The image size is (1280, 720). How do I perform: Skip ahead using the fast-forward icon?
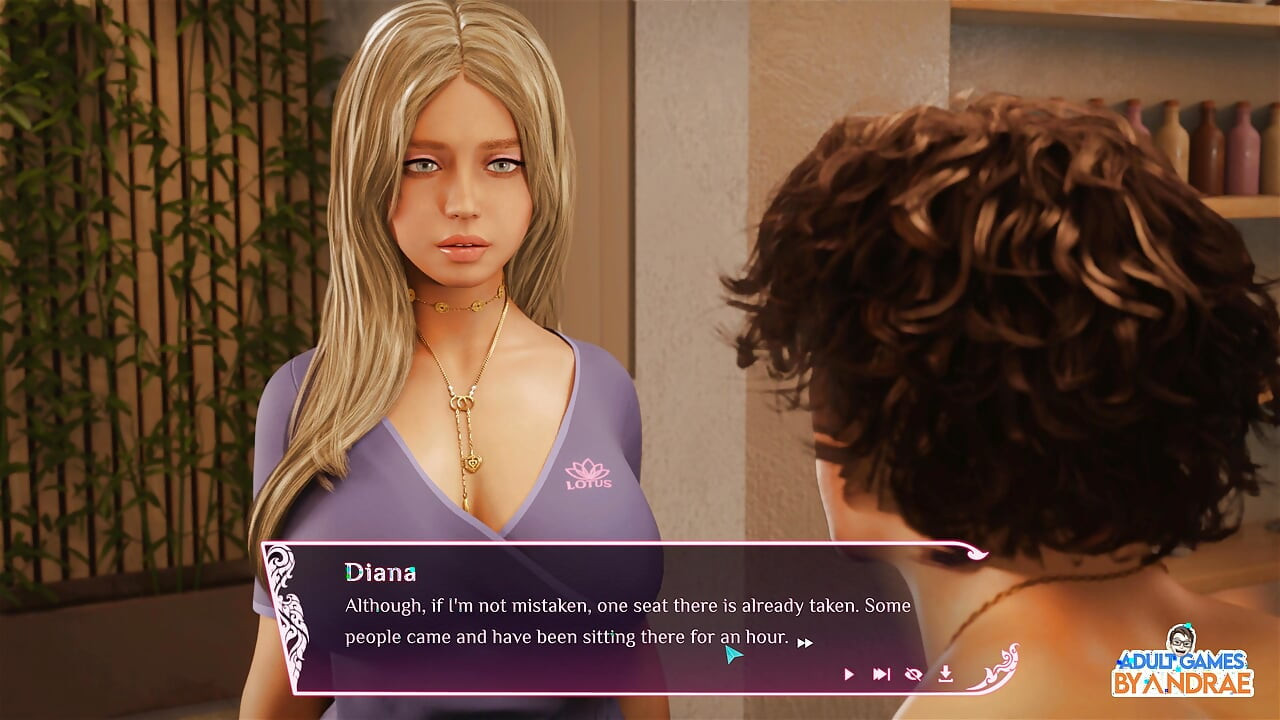pos(881,674)
